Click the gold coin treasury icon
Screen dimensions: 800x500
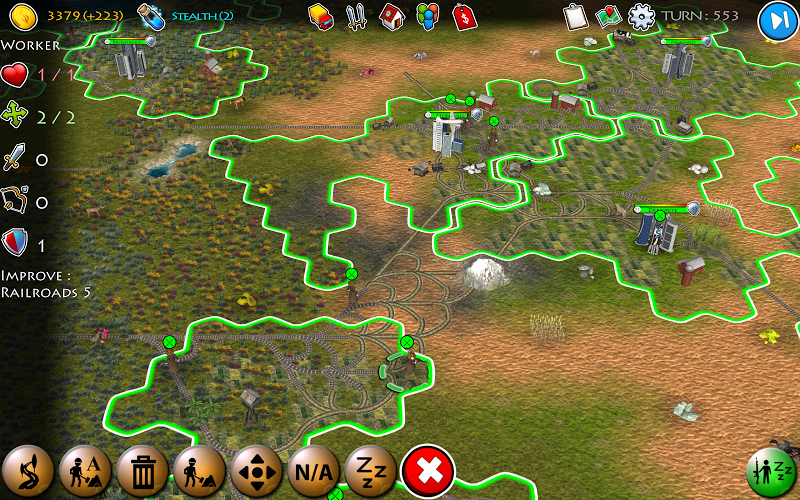pos(24,15)
